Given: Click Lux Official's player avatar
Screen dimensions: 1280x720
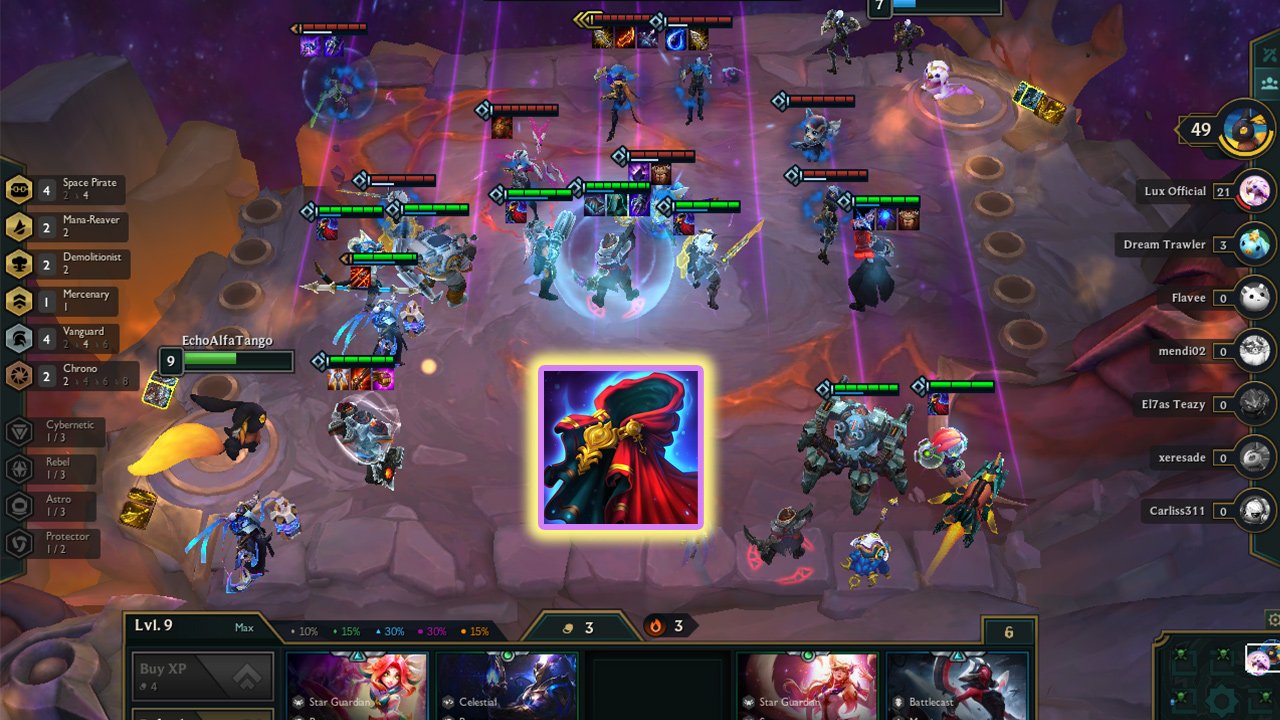Looking at the screenshot, I should coord(1253,190).
